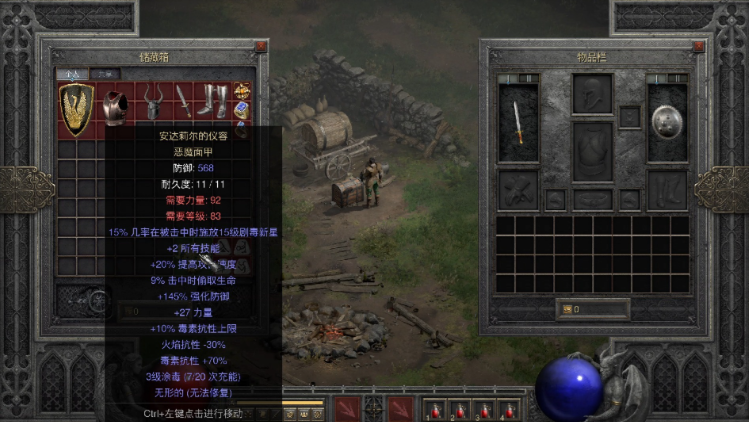Use the fourth belt health potion
Screen dimensions: 749x422
point(508,408)
